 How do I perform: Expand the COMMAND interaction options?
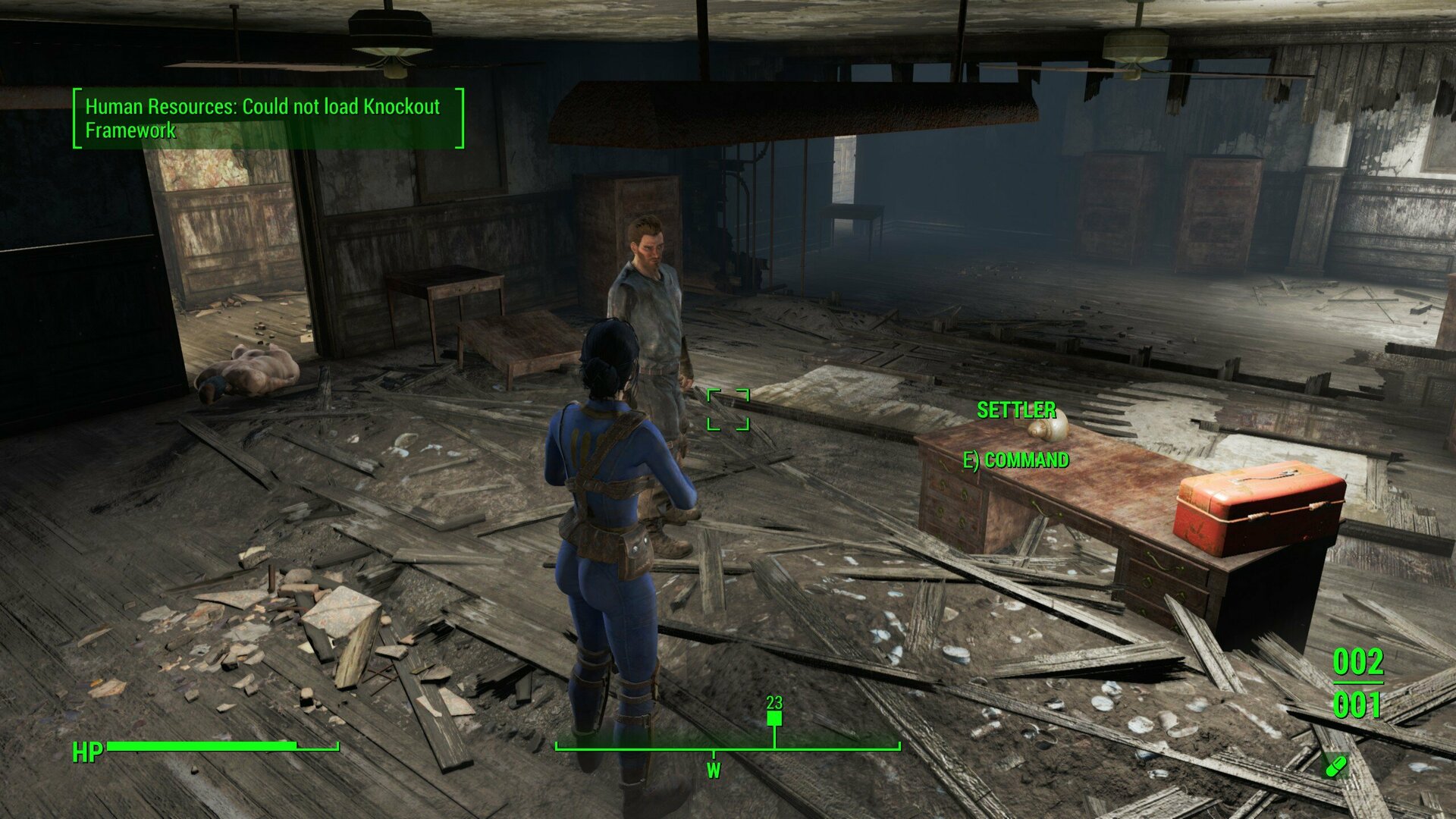click(x=1018, y=459)
